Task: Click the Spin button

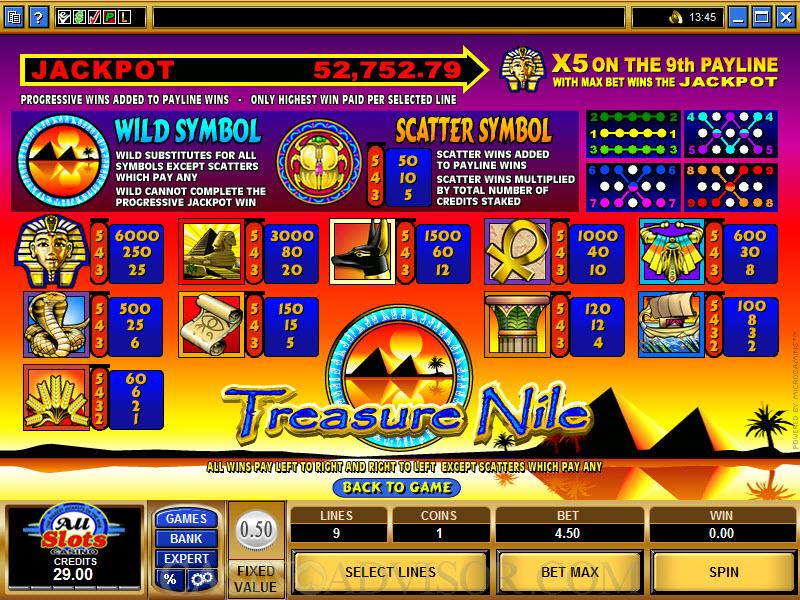Action: tap(723, 572)
